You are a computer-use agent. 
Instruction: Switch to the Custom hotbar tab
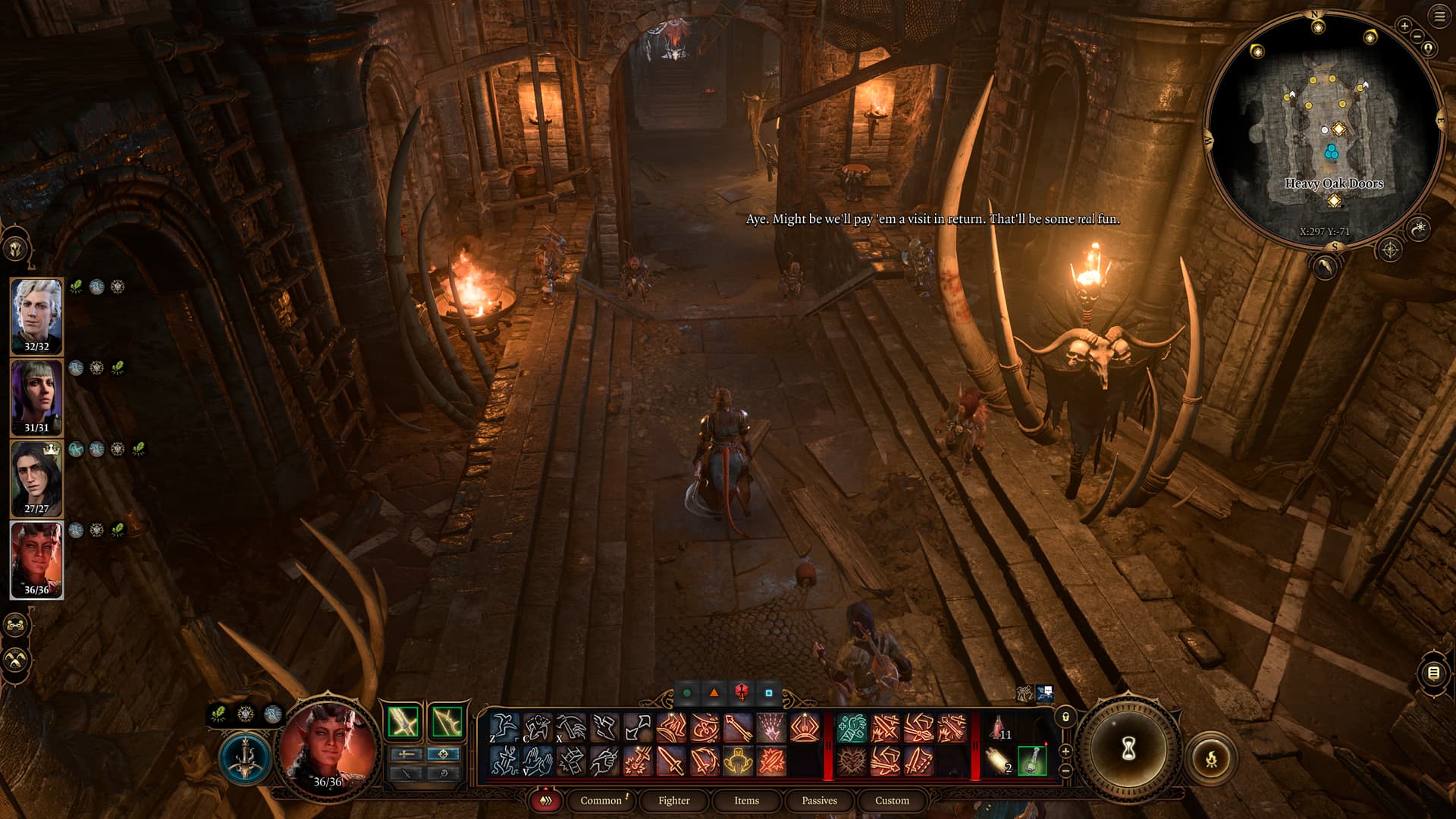pos(892,800)
